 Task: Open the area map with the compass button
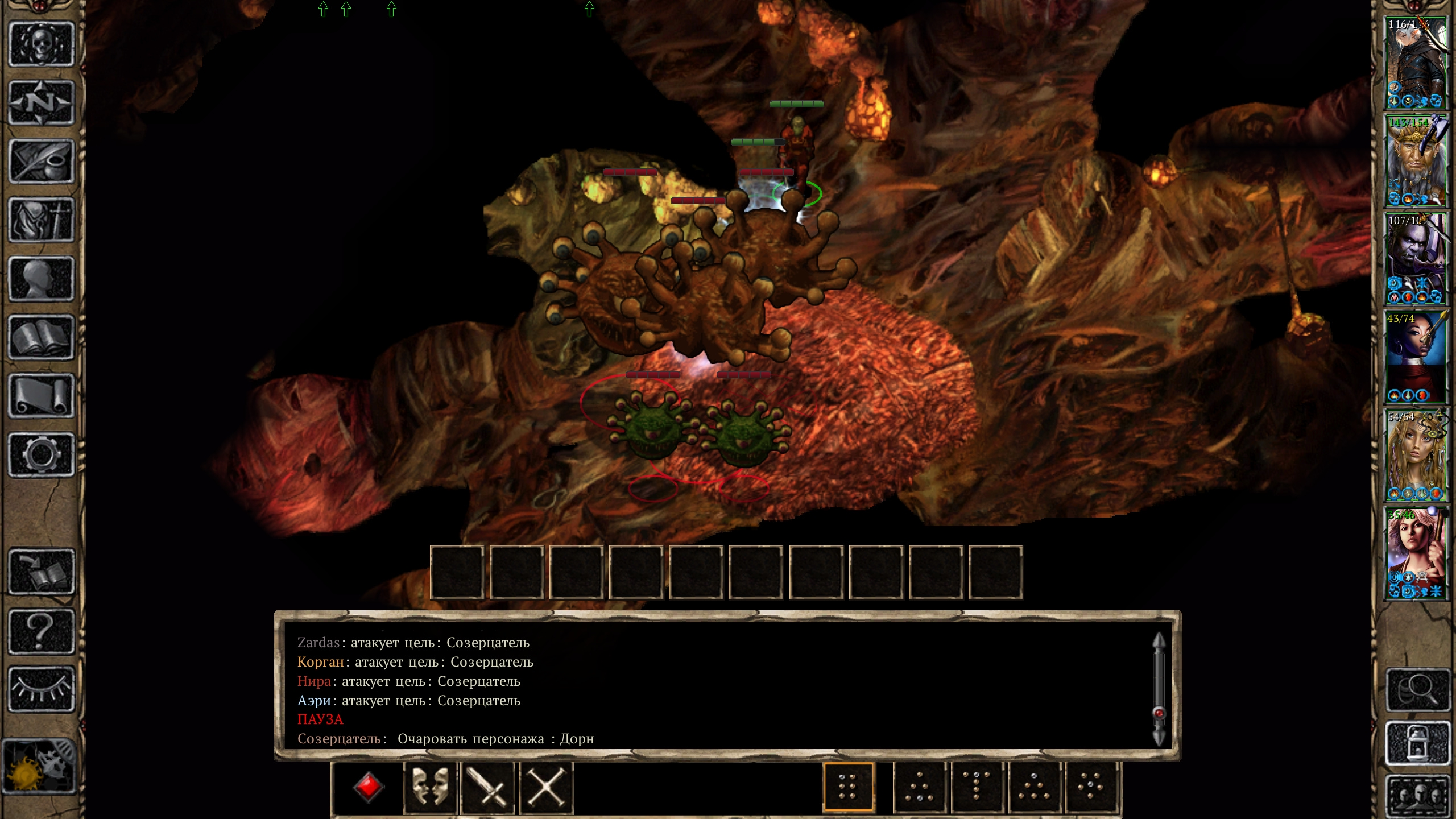(41, 104)
